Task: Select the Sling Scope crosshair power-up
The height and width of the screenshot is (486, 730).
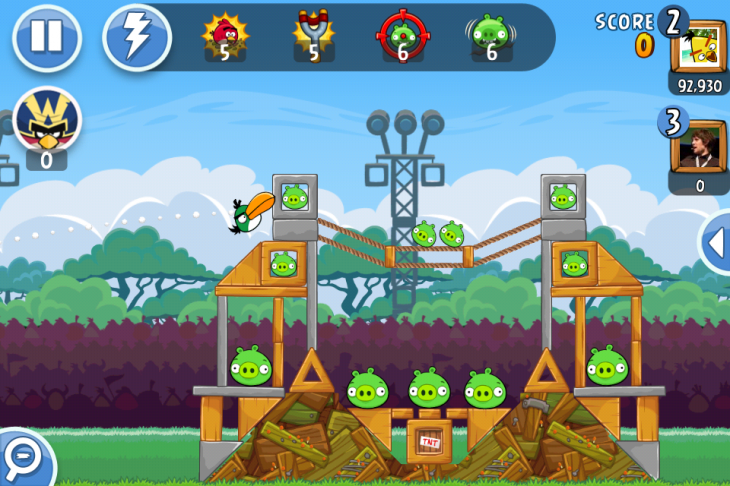Action: tap(402, 36)
